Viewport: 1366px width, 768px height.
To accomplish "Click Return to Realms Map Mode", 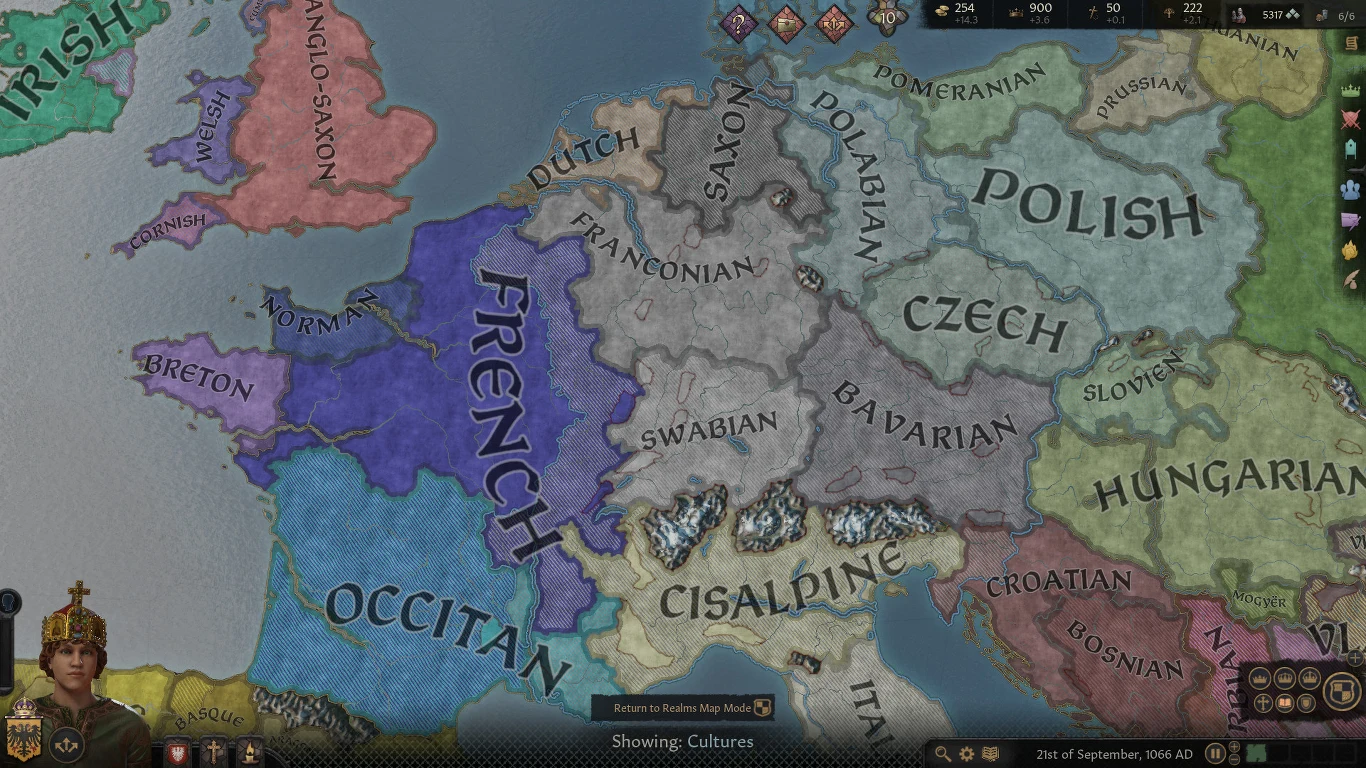I will 685,707.
